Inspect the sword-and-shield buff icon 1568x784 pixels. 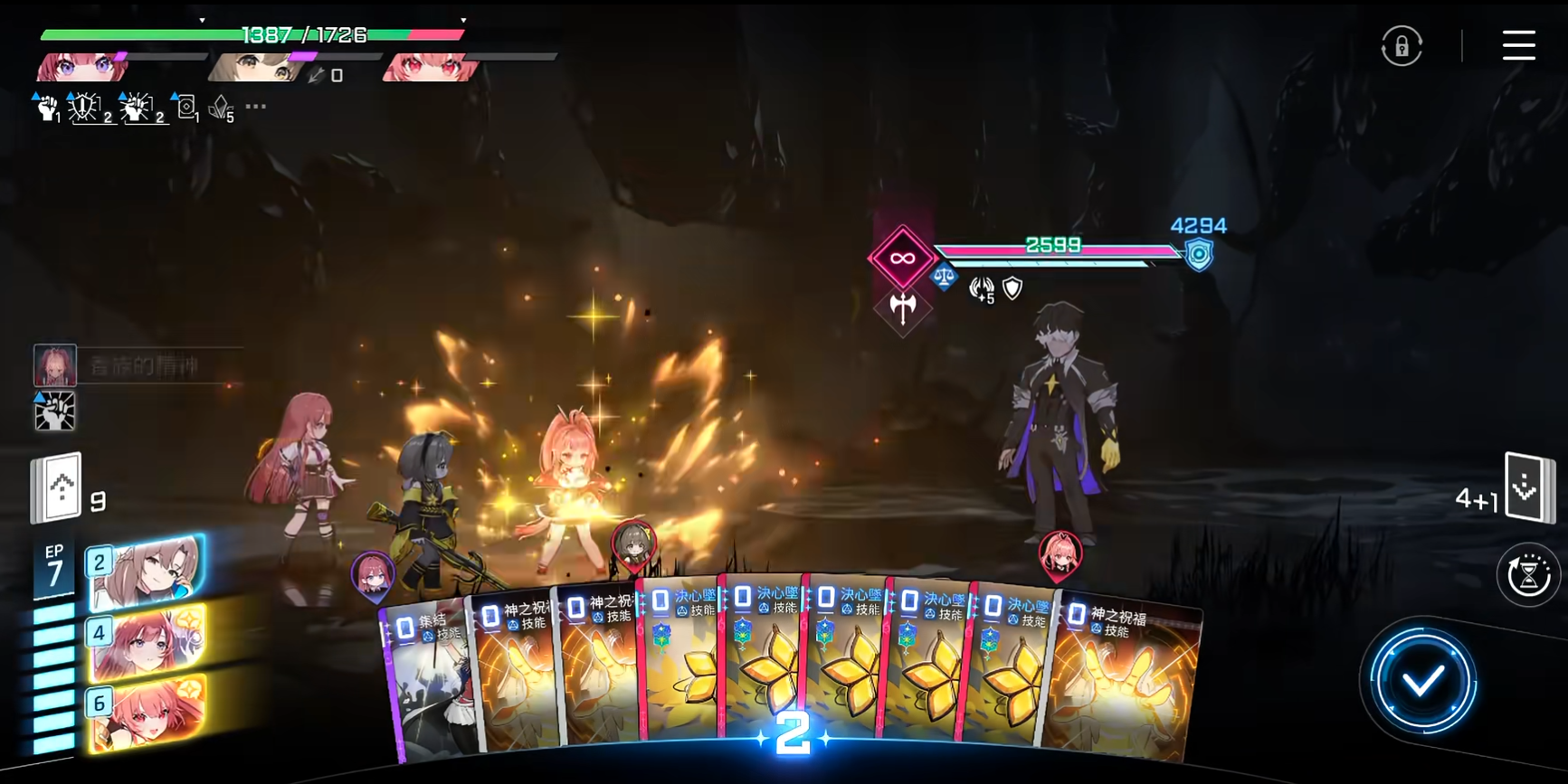tap(86, 109)
